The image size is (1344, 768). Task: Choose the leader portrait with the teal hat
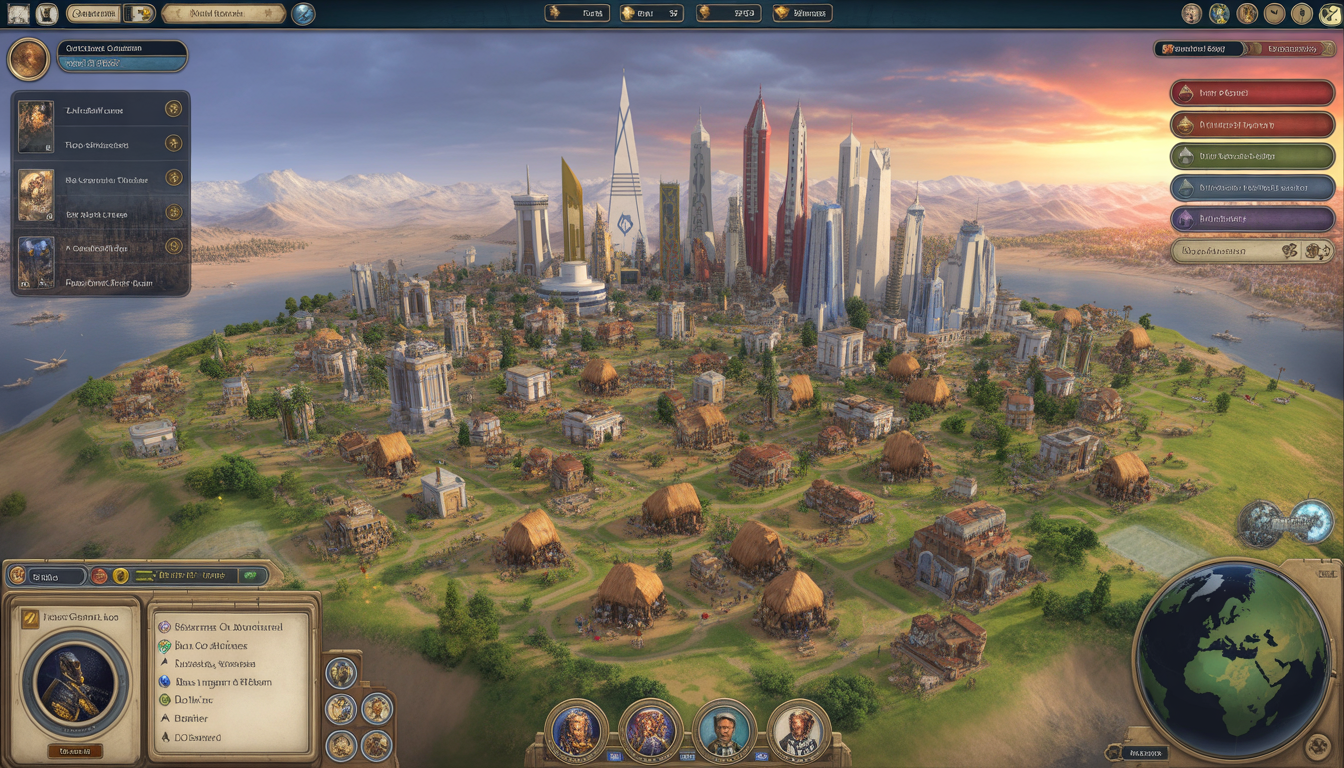724,732
